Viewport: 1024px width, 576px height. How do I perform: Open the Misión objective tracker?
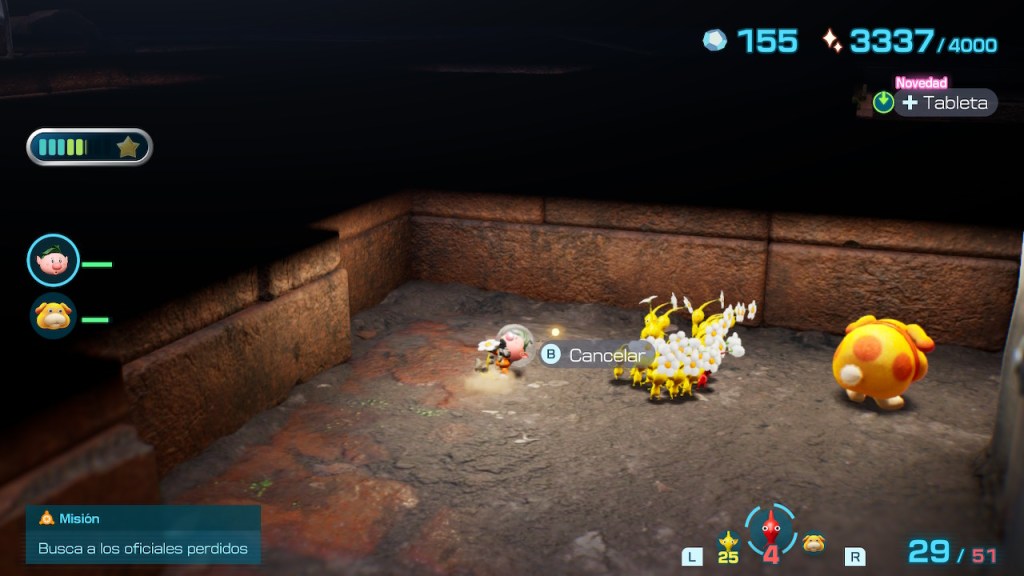click(x=143, y=534)
